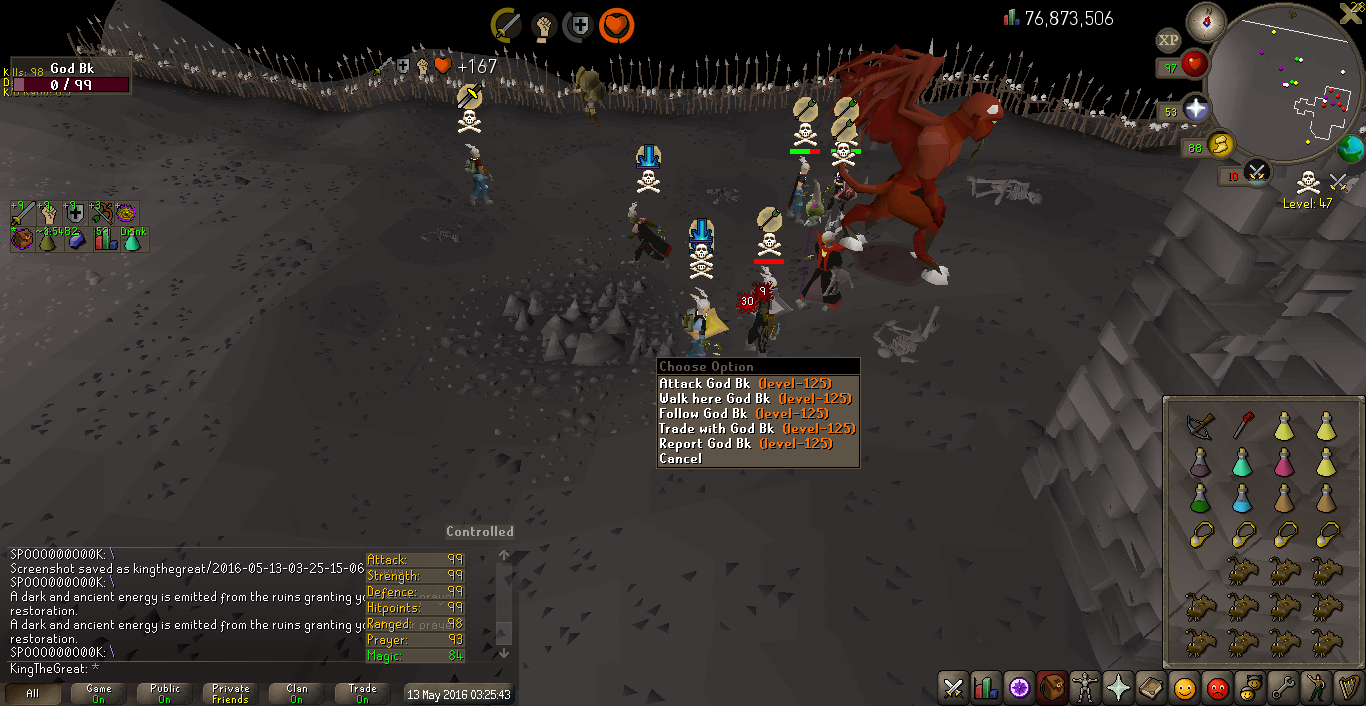Image resolution: width=1366 pixels, height=706 pixels.
Task: Activate quick prayers with the prayer orb
Action: (1195, 108)
